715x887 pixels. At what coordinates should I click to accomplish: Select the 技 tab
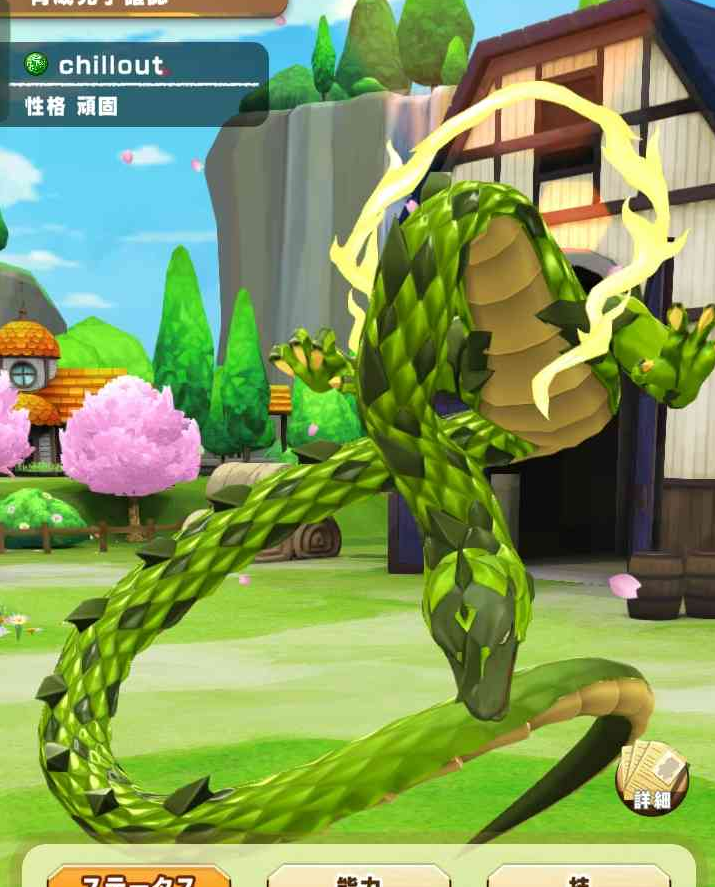click(x=578, y=877)
